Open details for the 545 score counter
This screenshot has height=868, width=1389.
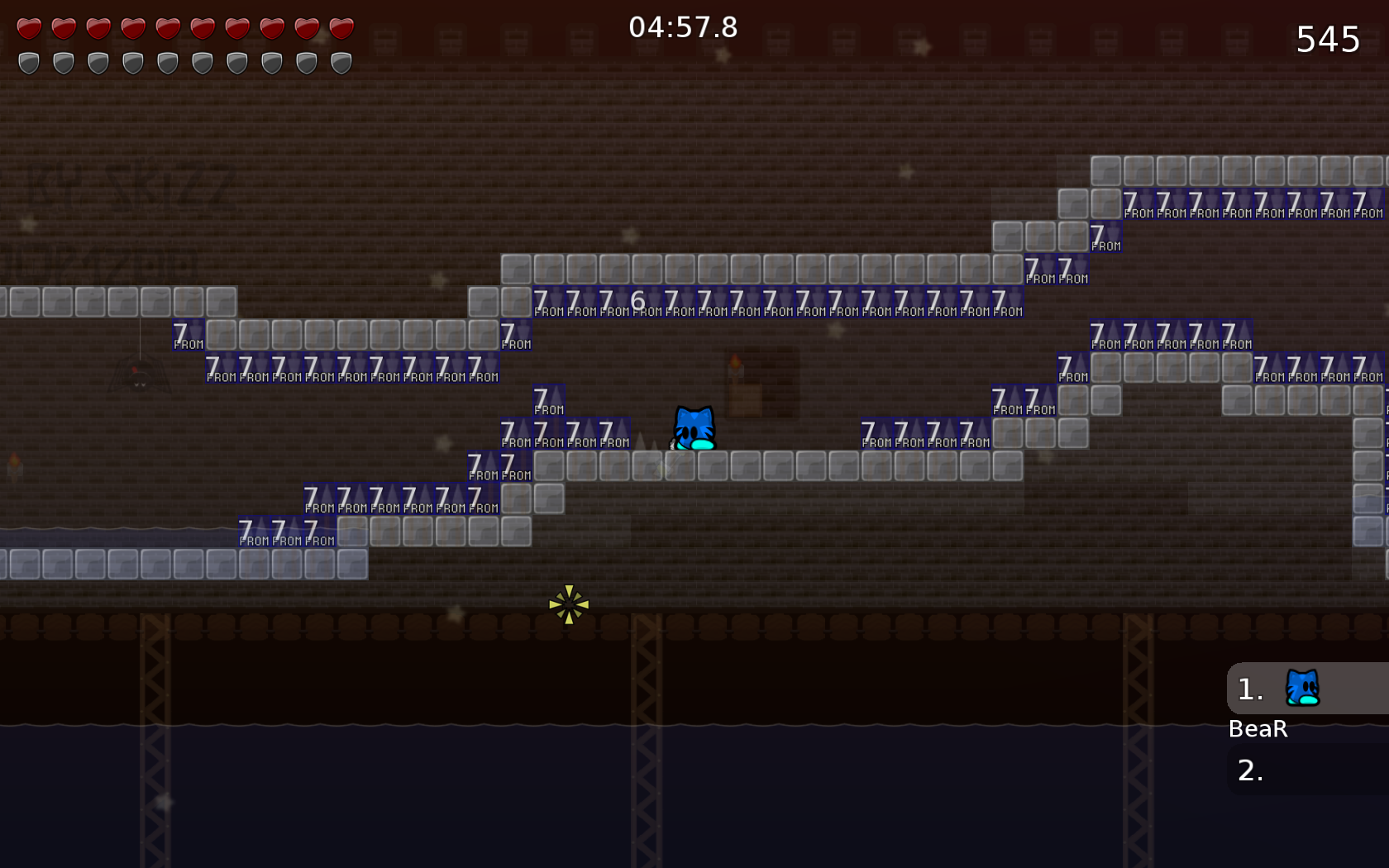1327,39
